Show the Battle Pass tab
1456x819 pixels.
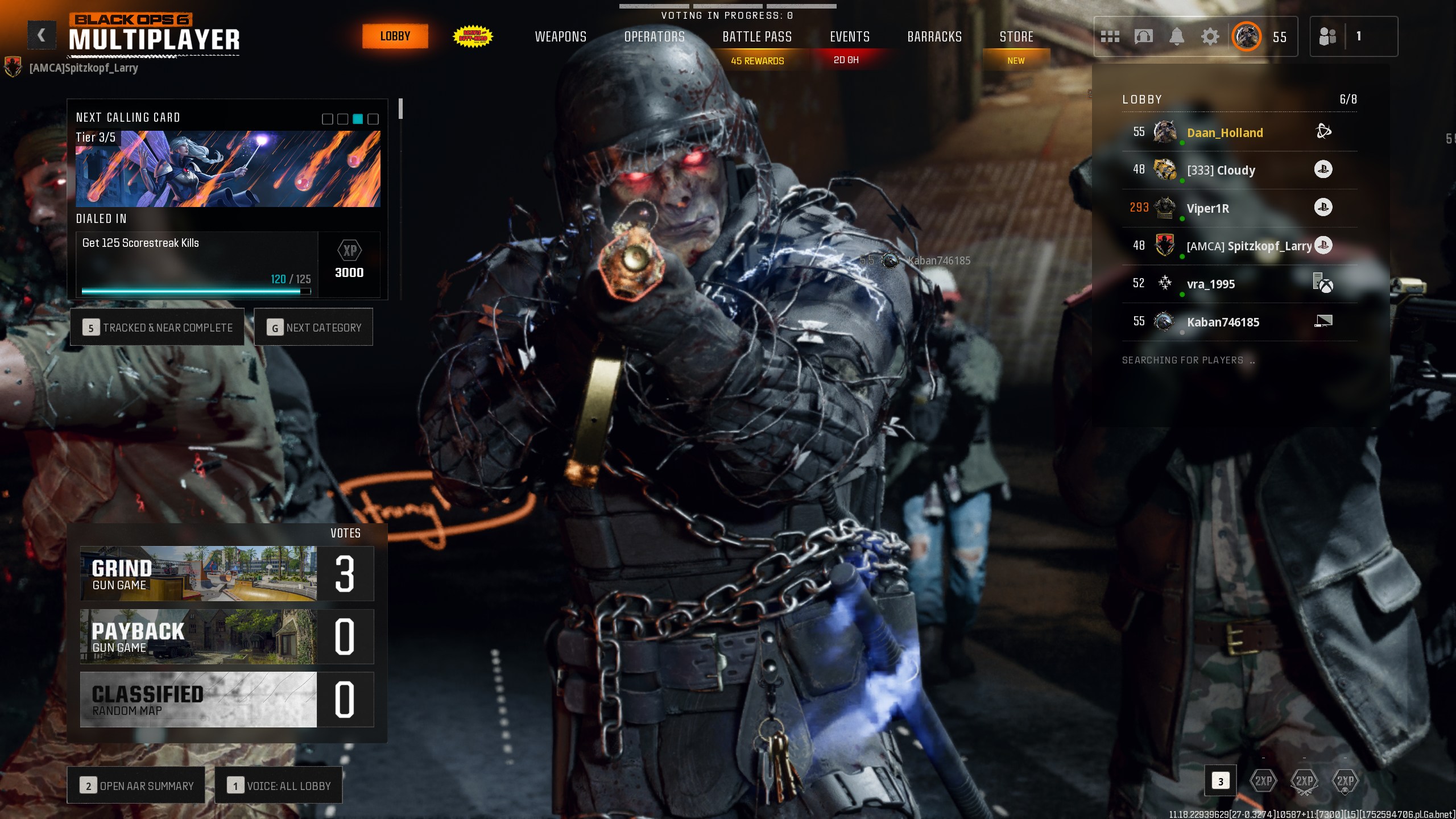[x=757, y=37]
